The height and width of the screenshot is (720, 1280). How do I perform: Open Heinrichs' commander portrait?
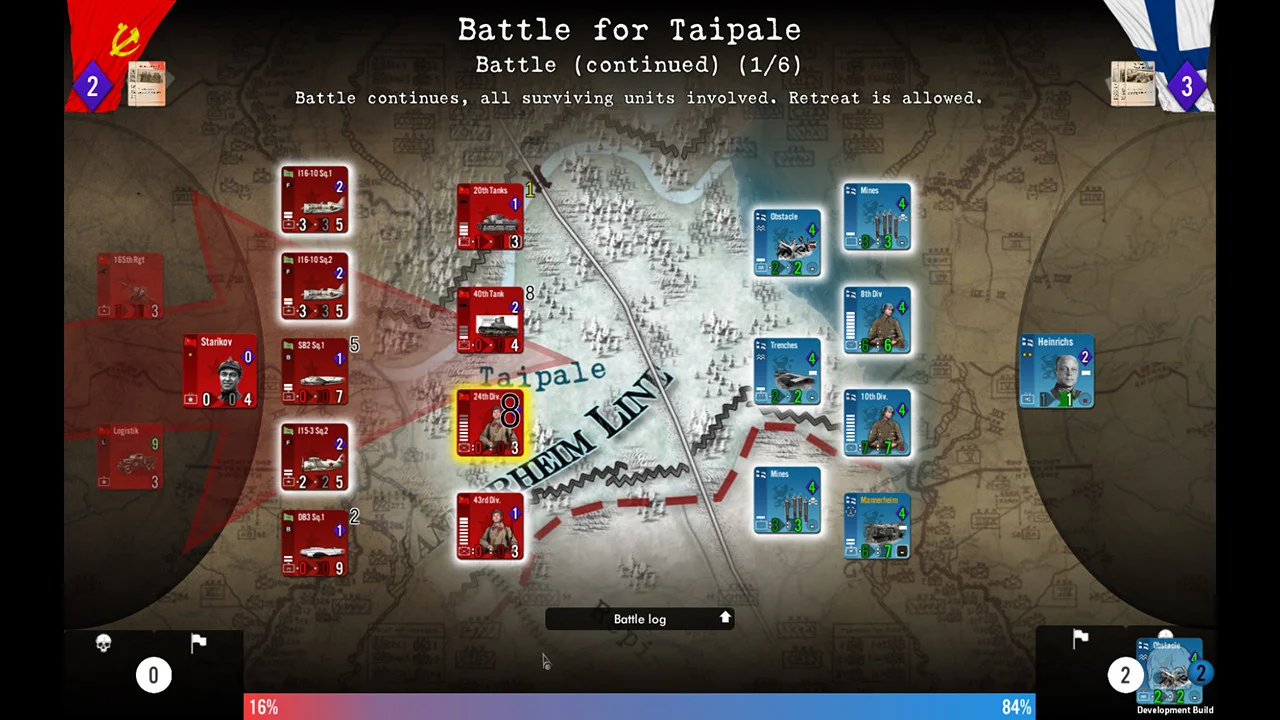click(x=1056, y=372)
